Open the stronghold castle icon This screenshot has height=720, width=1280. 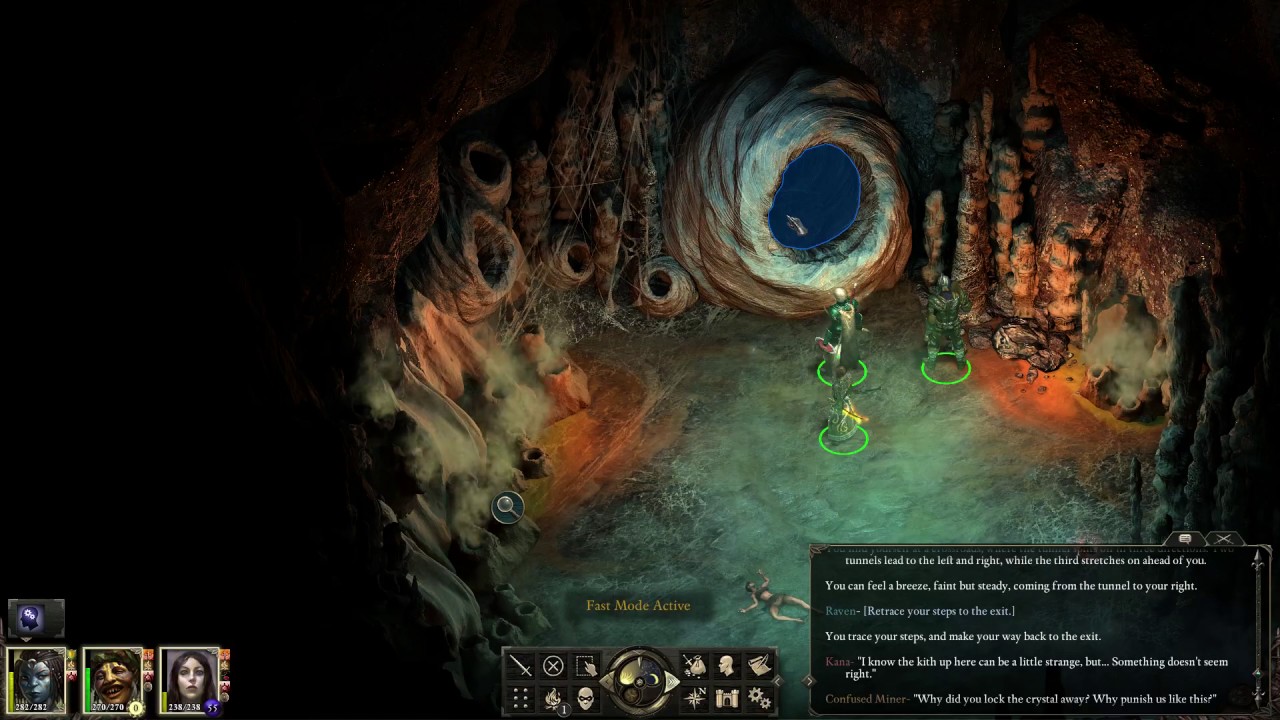[x=727, y=698]
